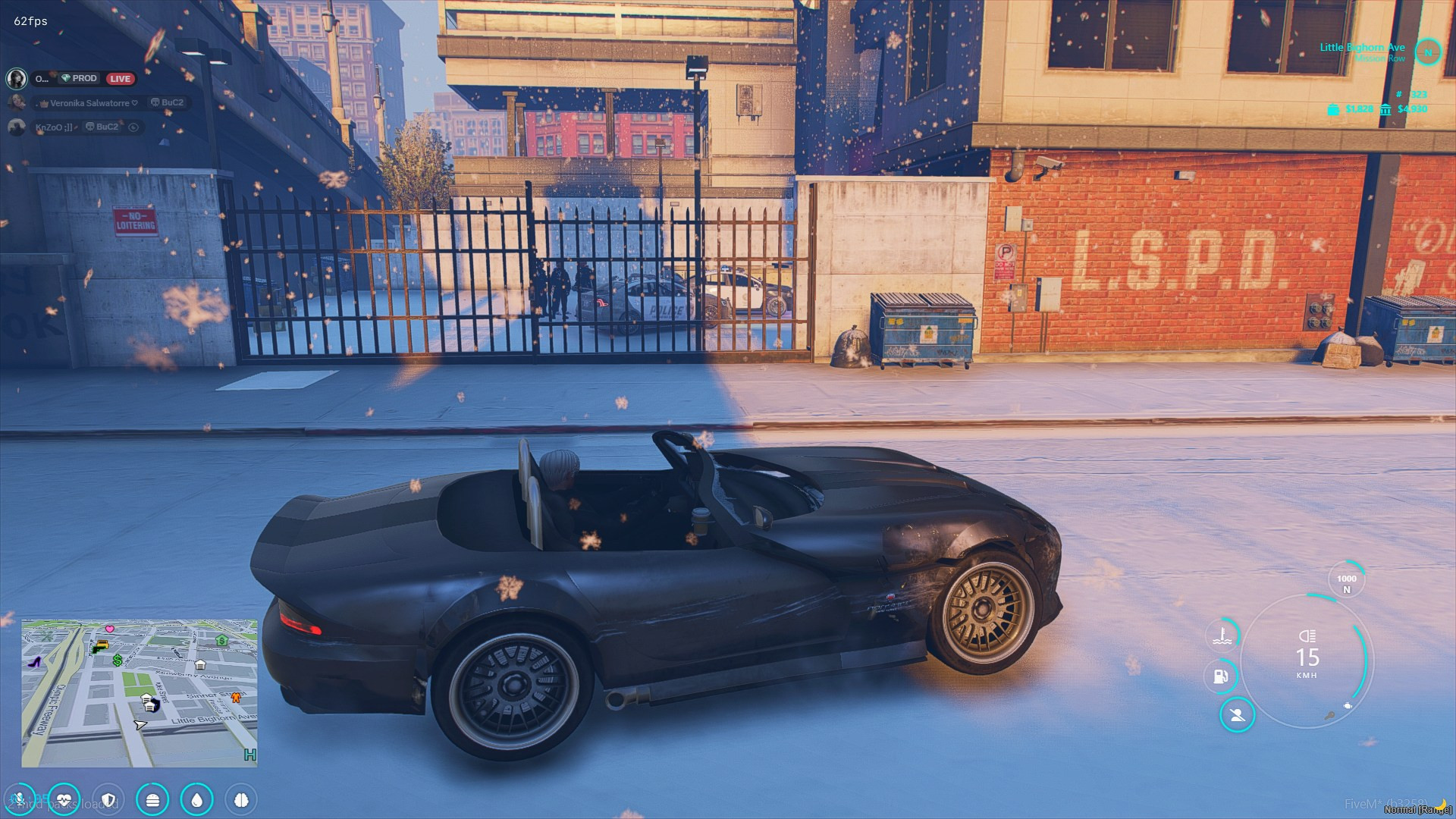Click the muted microphone voice icon
1456x819 pixels.
point(18,799)
